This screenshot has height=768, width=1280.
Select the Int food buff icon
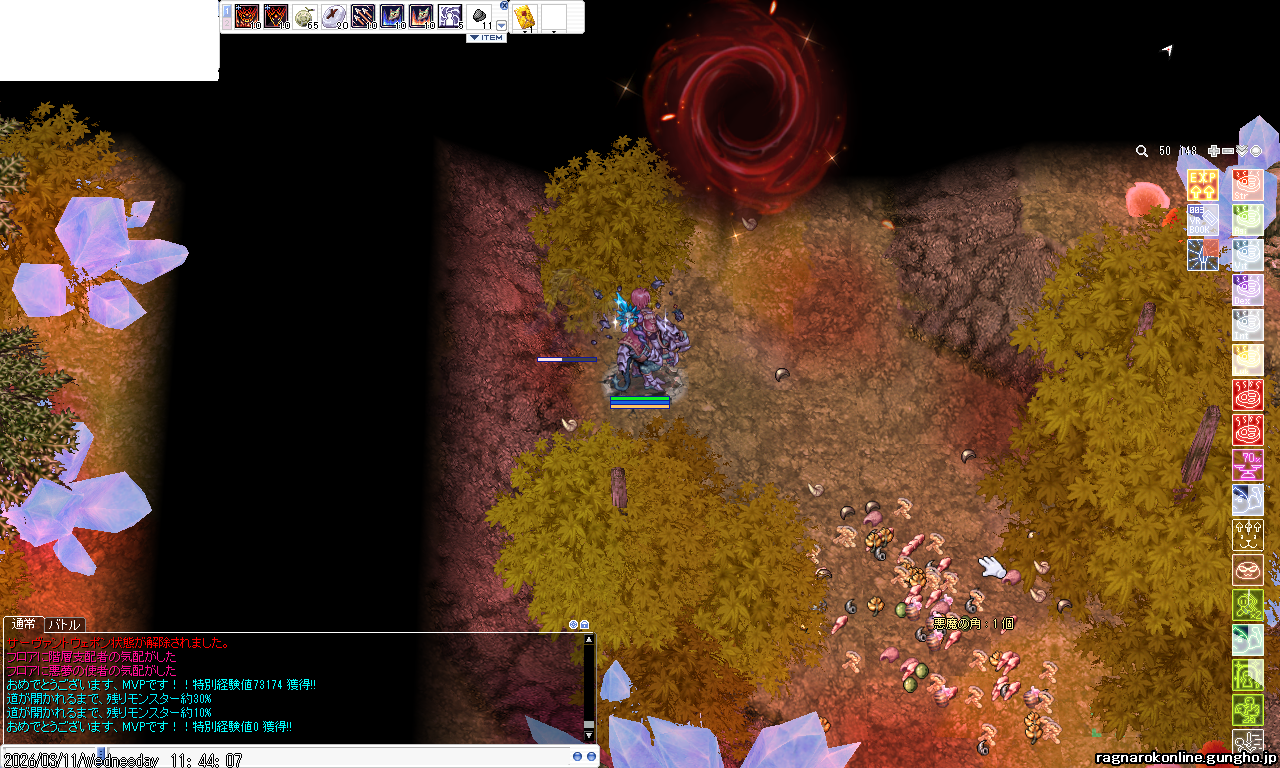coord(1247,325)
